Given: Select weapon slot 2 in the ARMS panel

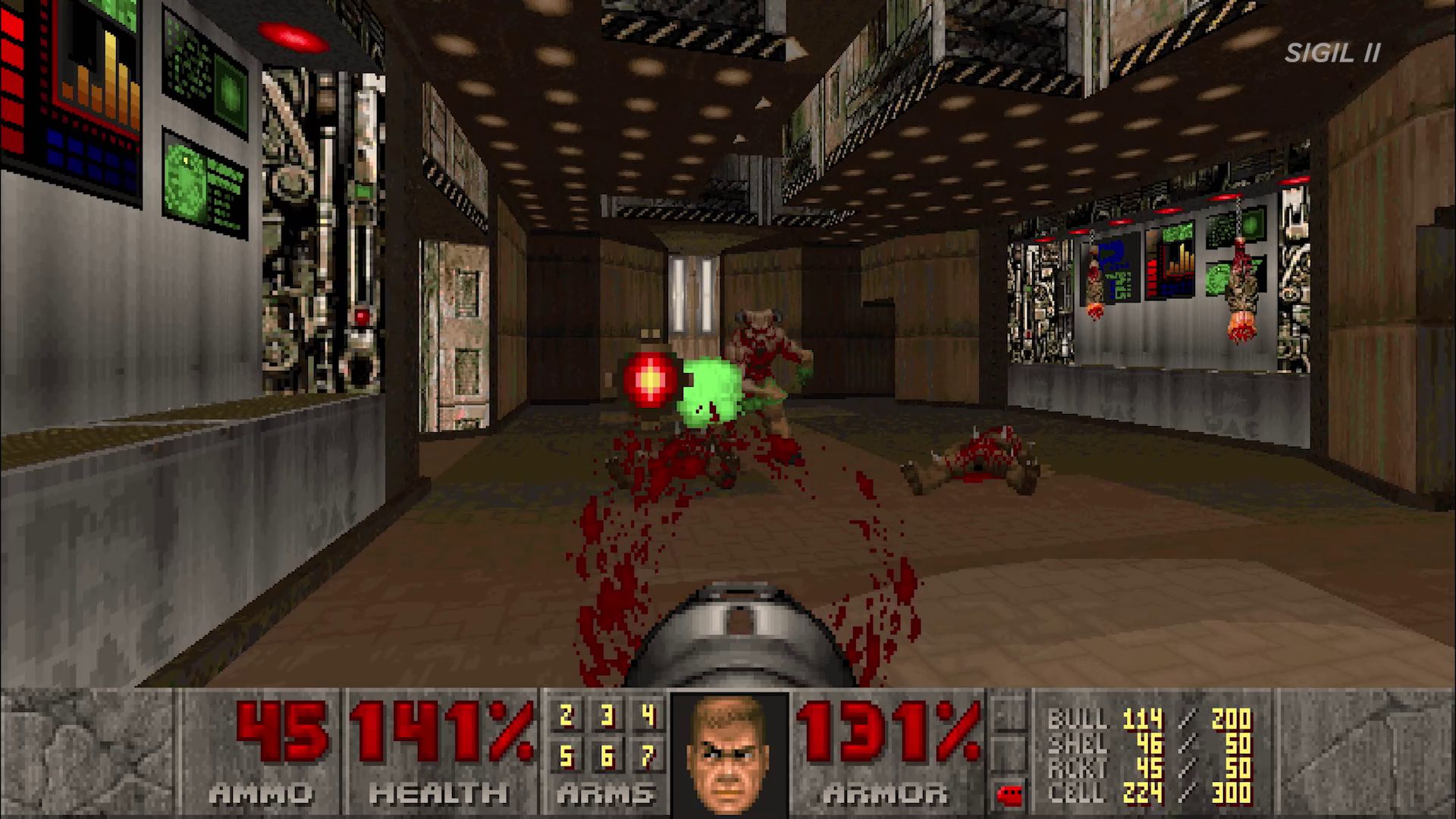Looking at the screenshot, I should pyautogui.click(x=566, y=716).
